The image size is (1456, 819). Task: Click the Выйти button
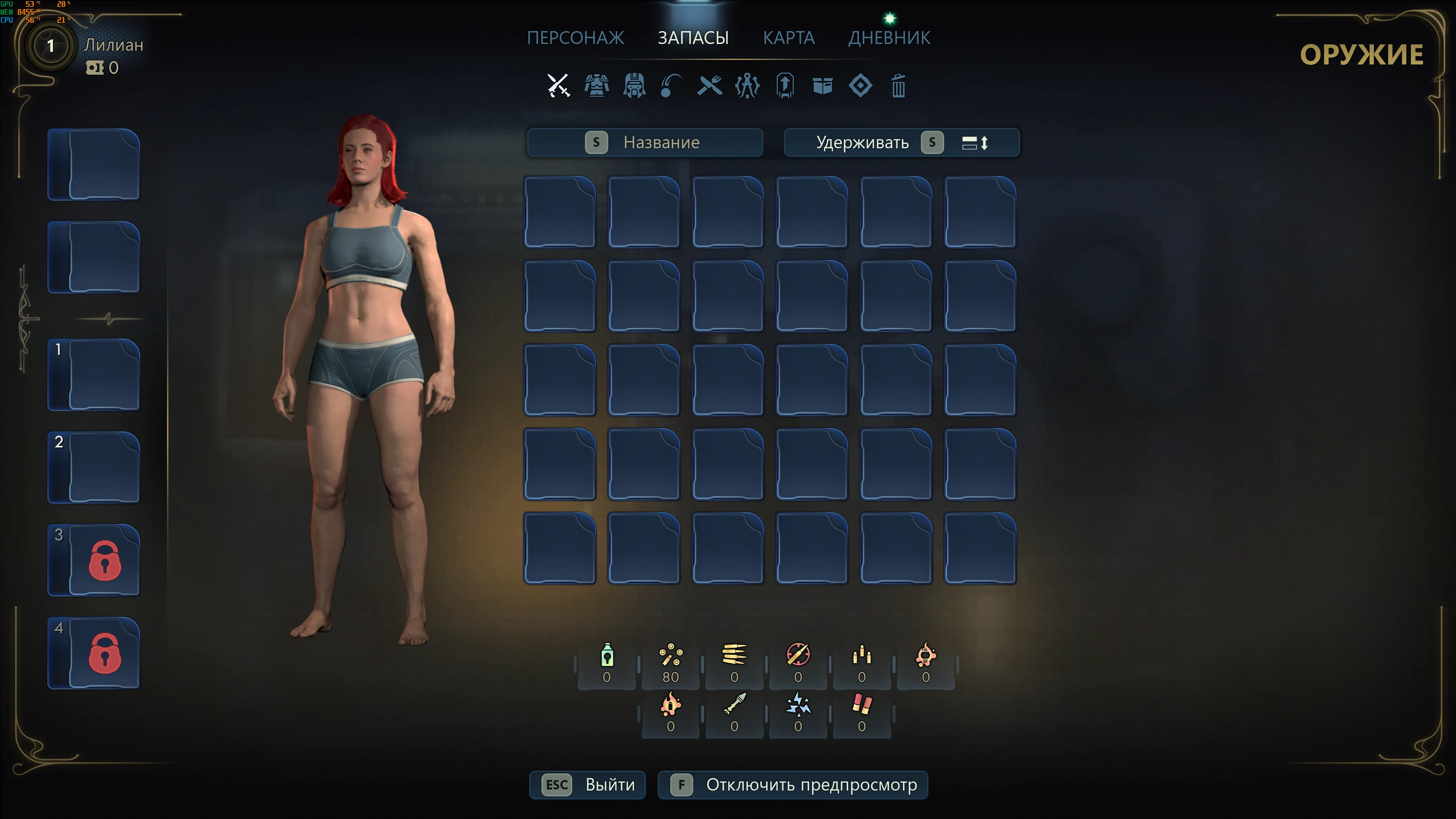click(x=587, y=784)
